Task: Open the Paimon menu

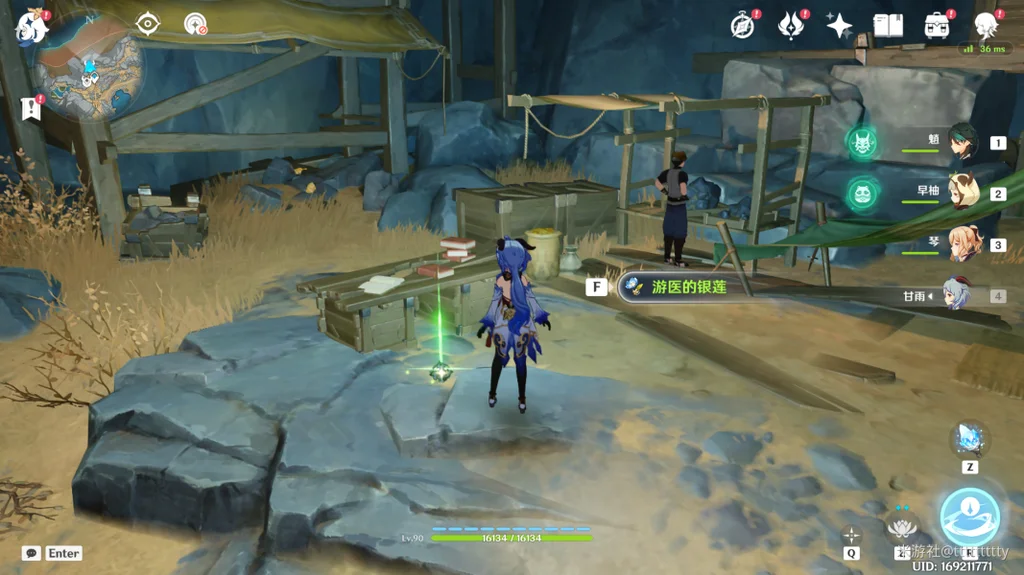Action: (x=30, y=27)
